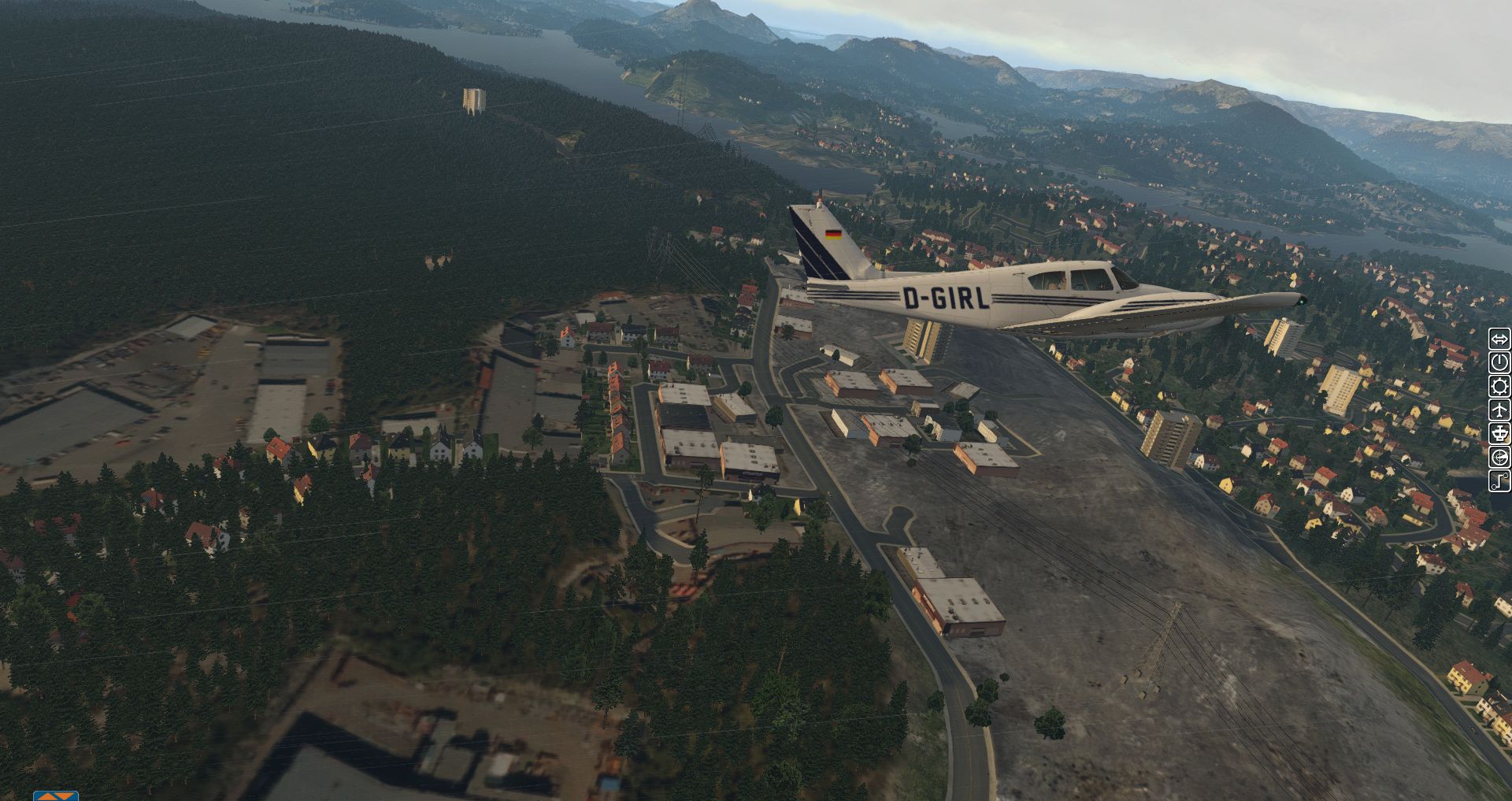The image size is (1512, 801).
Task: Click the blue and orange triangles icon
Action: (x=56, y=796)
